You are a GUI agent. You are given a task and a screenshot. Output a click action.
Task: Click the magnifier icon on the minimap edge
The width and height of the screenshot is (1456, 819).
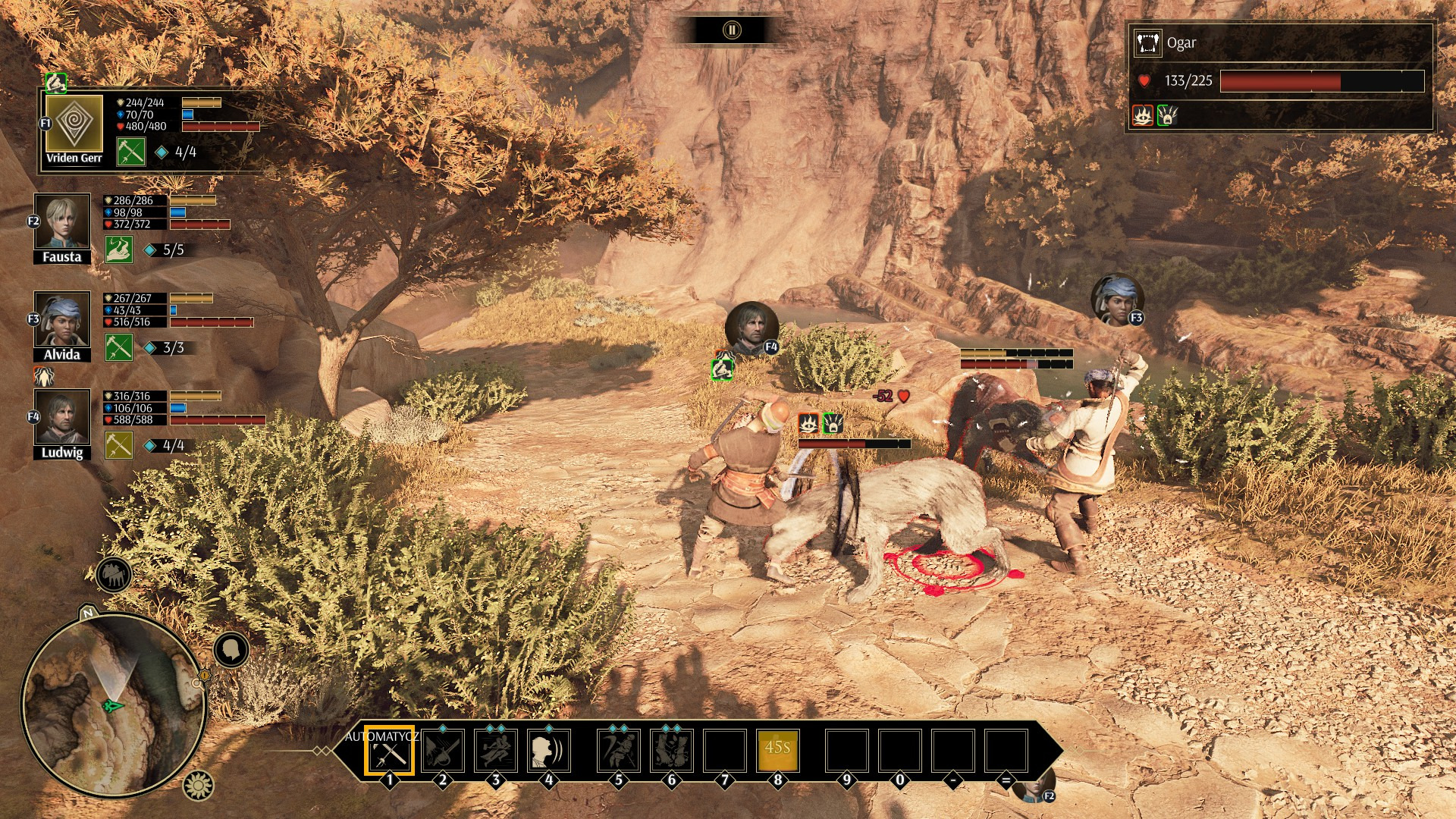point(198,683)
